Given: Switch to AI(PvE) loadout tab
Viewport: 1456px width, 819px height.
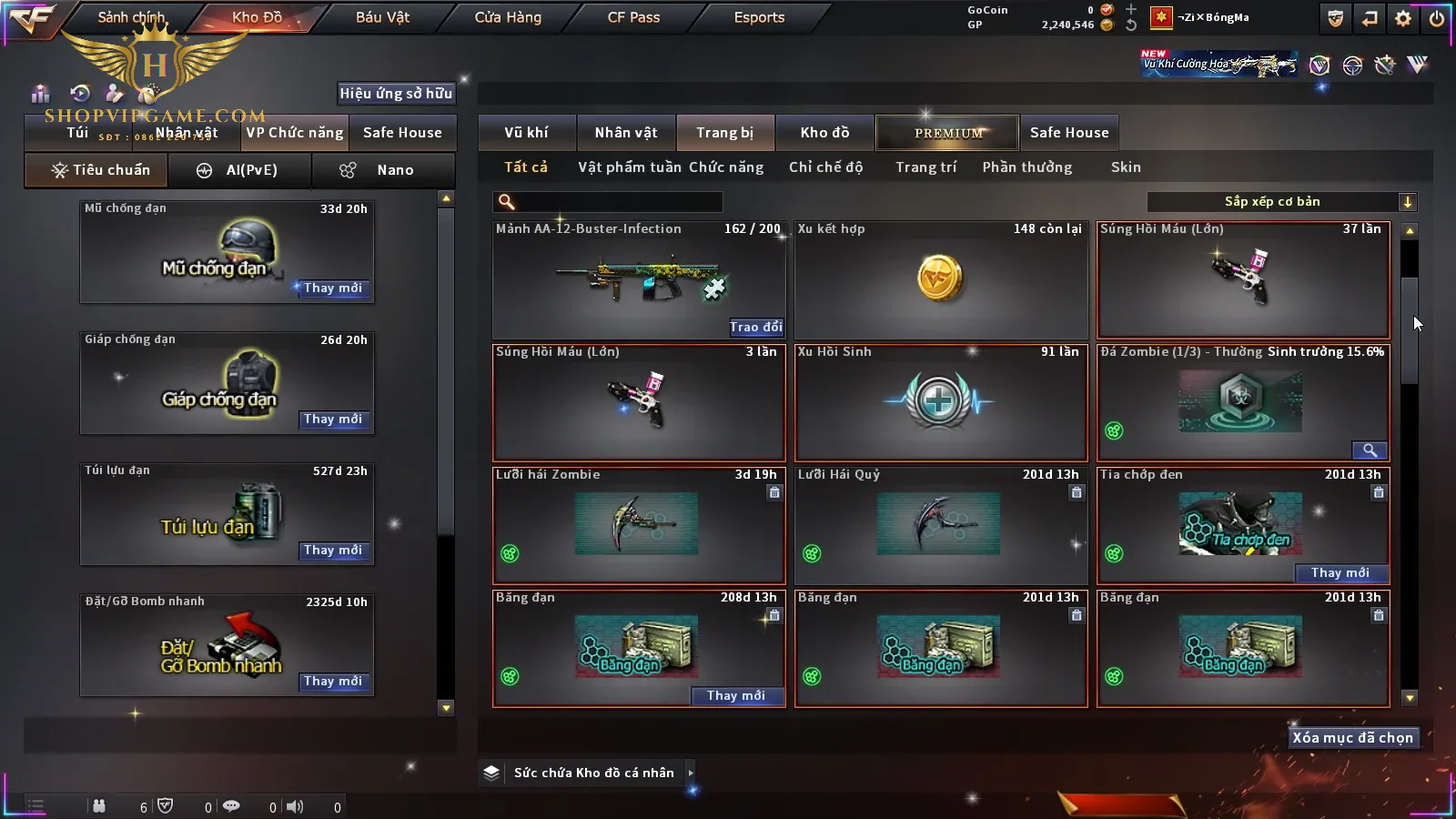Looking at the screenshot, I should click(x=240, y=170).
